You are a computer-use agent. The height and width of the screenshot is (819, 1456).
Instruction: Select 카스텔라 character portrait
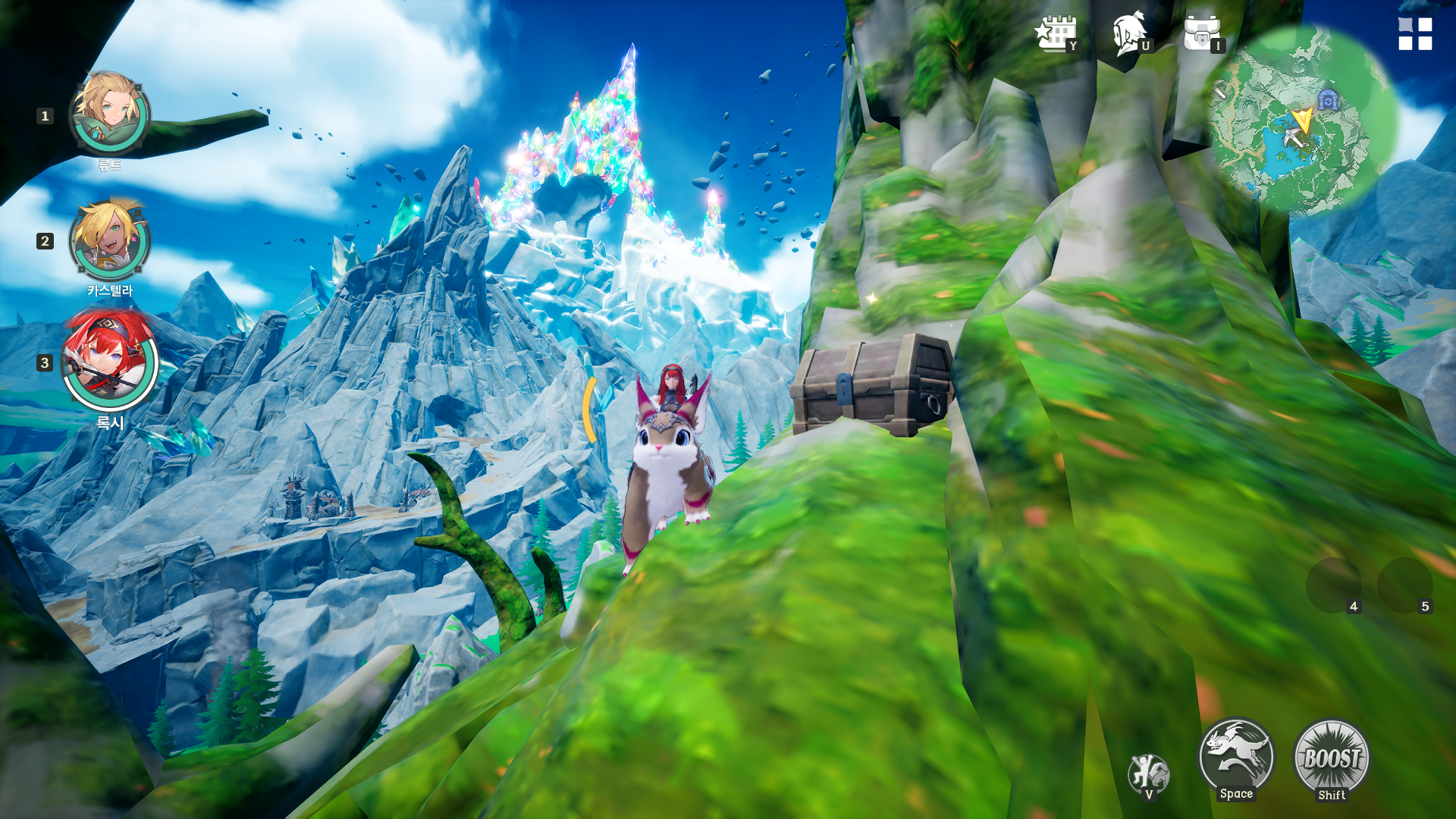(x=109, y=240)
